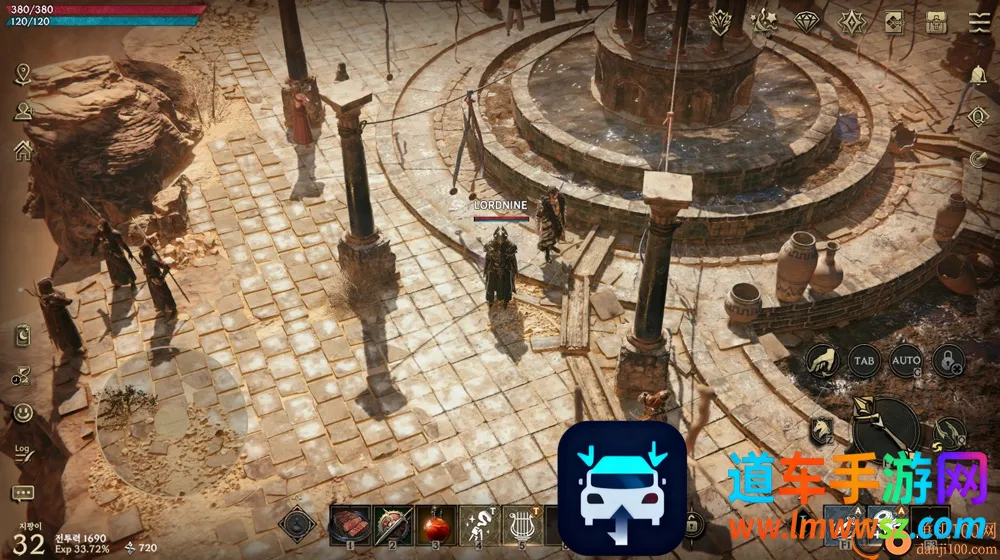Click the TAB target switch button
The image size is (1000, 560).
point(863,359)
